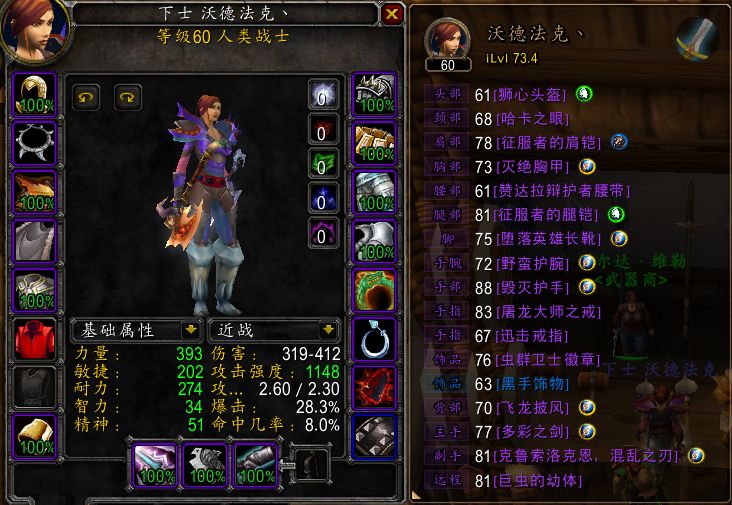Open the 近战 stats dropdown
732x505 pixels.
click(x=326, y=329)
